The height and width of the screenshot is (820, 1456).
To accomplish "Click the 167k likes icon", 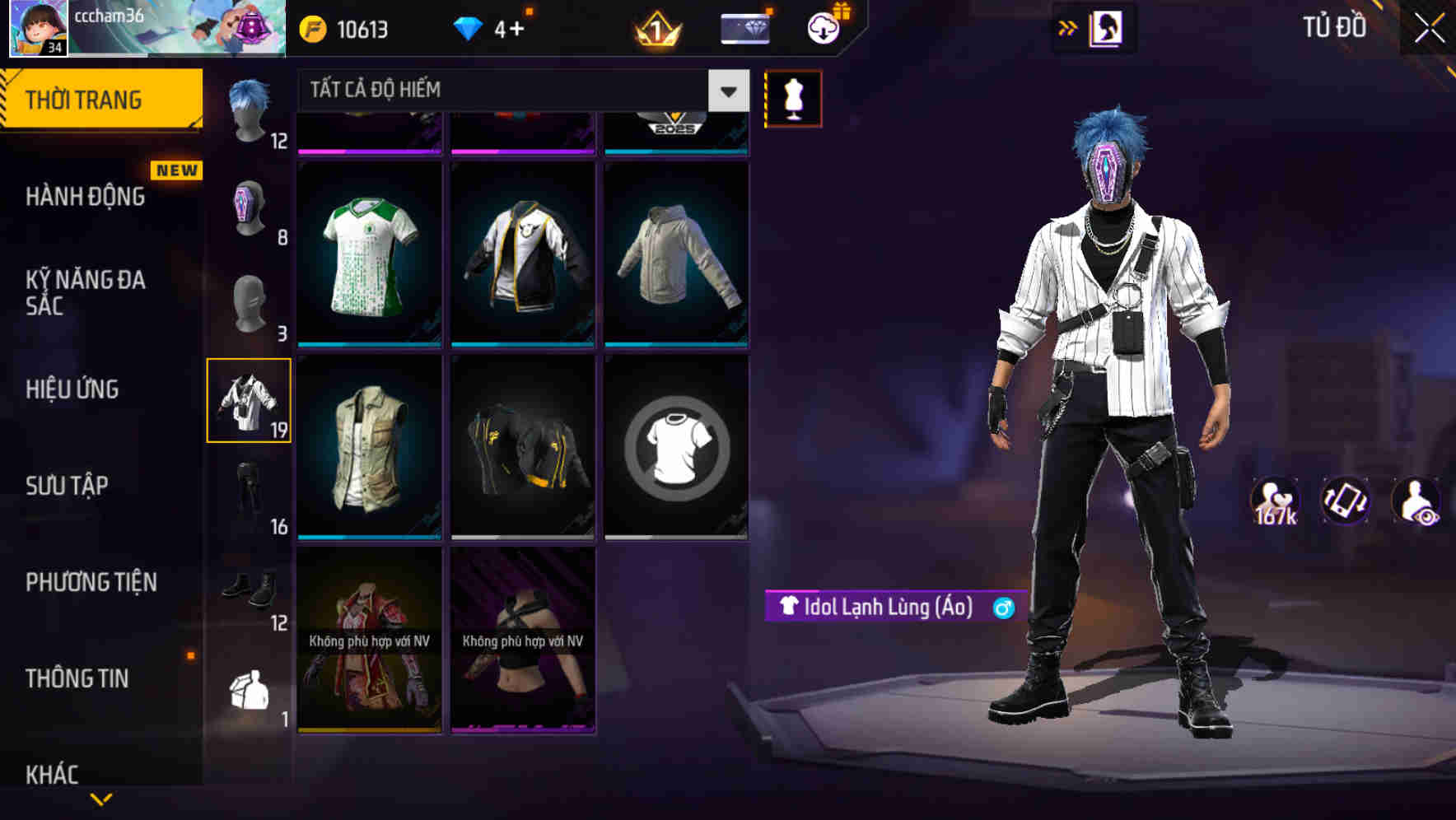I will click(x=1276, y=500).
